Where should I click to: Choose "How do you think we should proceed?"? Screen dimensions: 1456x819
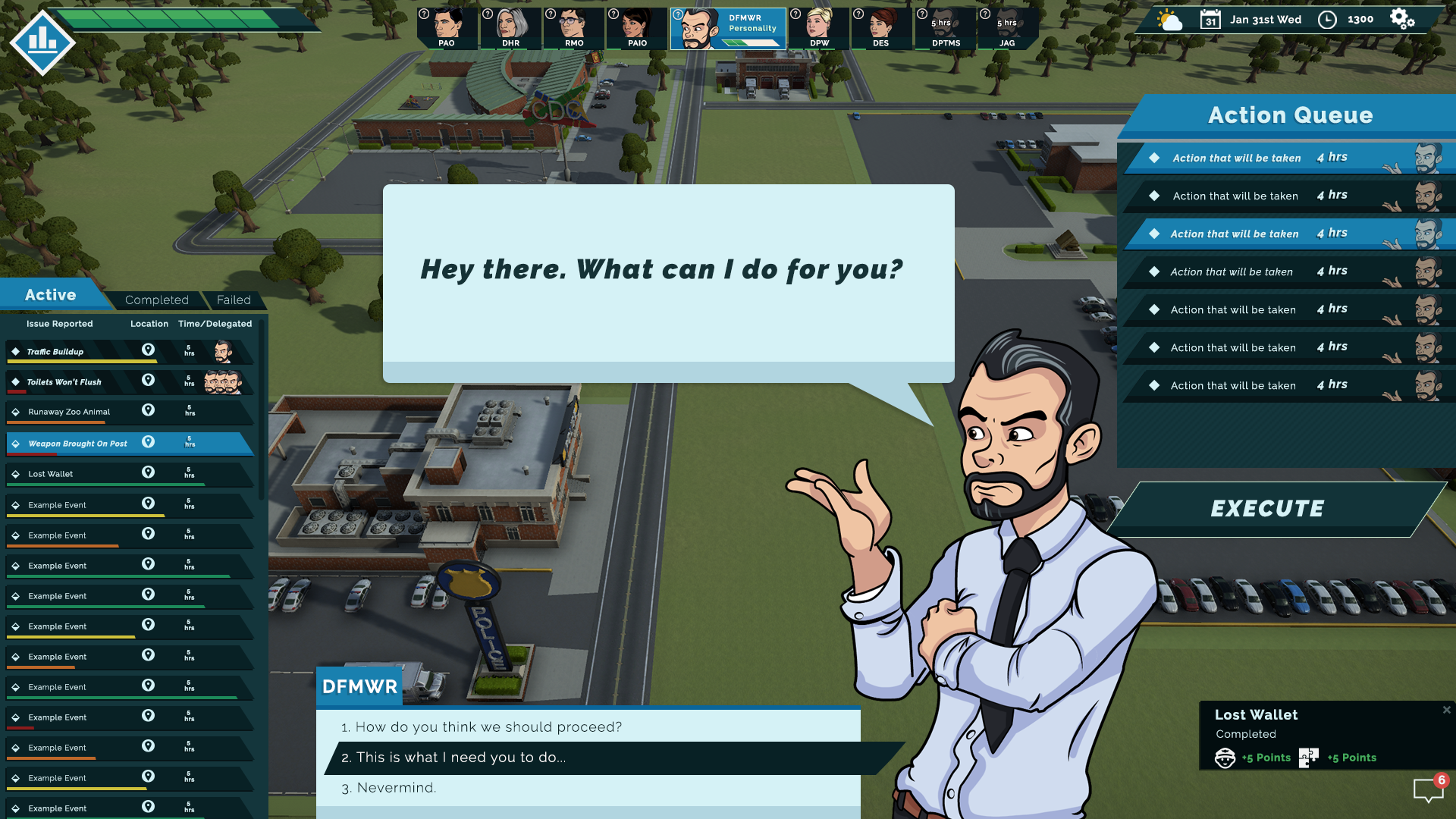488,727
